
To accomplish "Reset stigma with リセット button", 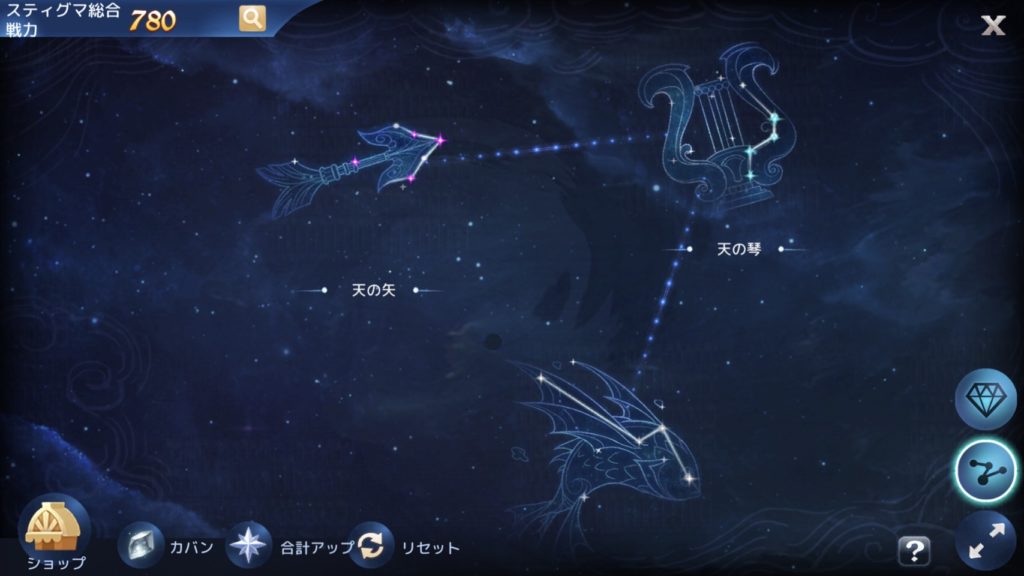I will click(371, 547).
